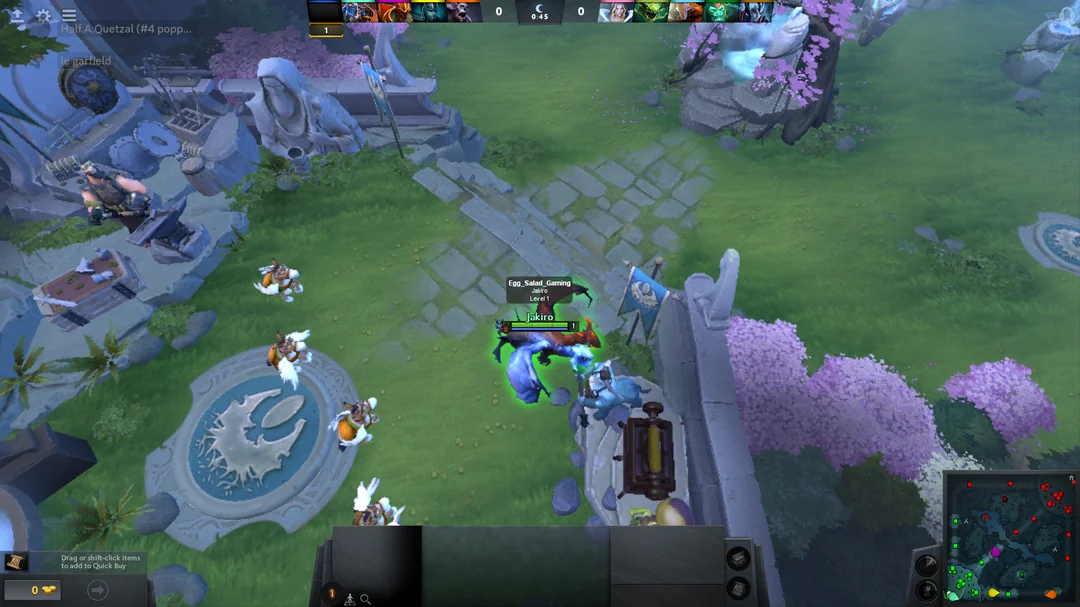The width and height of the screenshot is (1080, 607).
Task: Open the dashboard with the up-arrow icon
Action: click(x=17, y=15)
